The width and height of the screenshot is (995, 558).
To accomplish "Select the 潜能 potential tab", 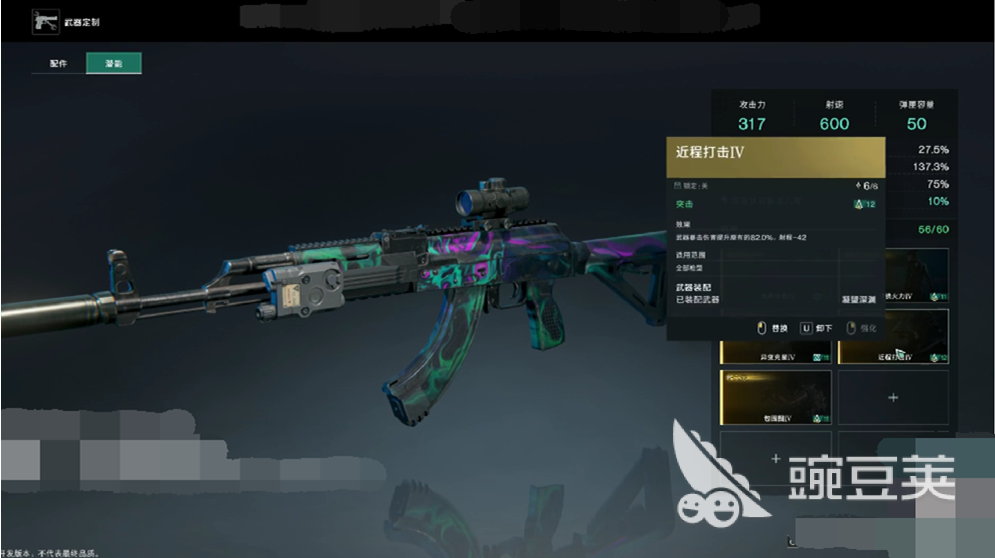I will (113, 64).
